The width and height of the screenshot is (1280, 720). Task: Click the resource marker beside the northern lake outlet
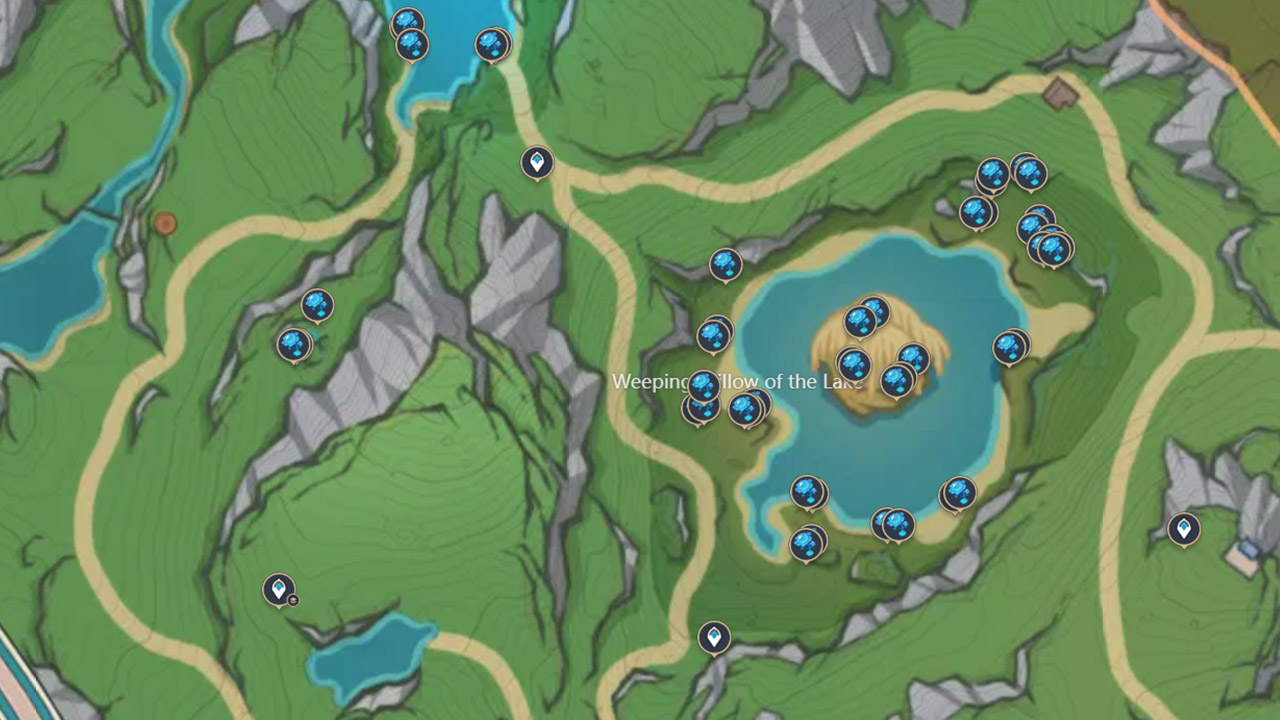pyautogui.click(x=489, y=44)
